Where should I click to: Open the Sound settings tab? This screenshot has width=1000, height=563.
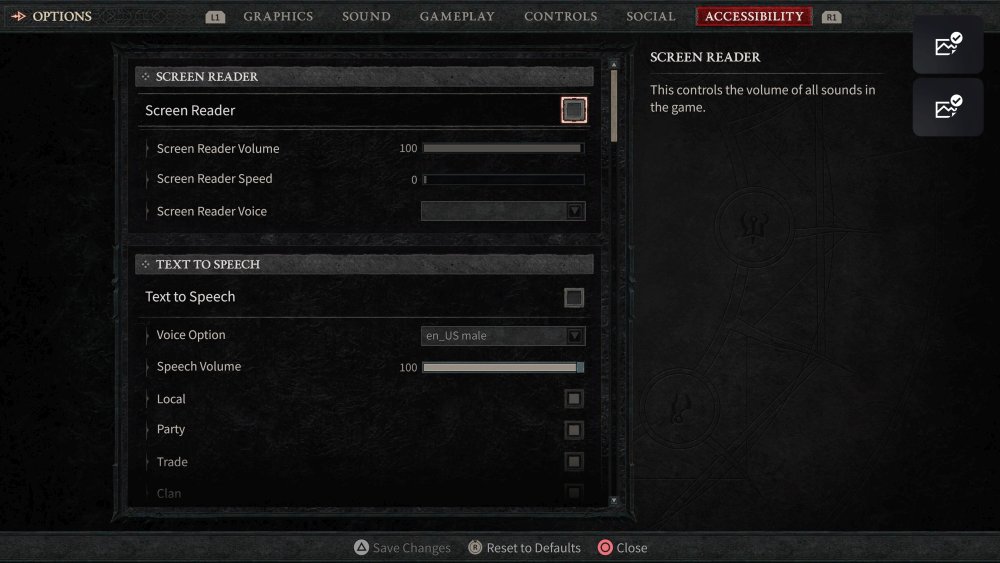pyautogui.click(x=366, y=17)
